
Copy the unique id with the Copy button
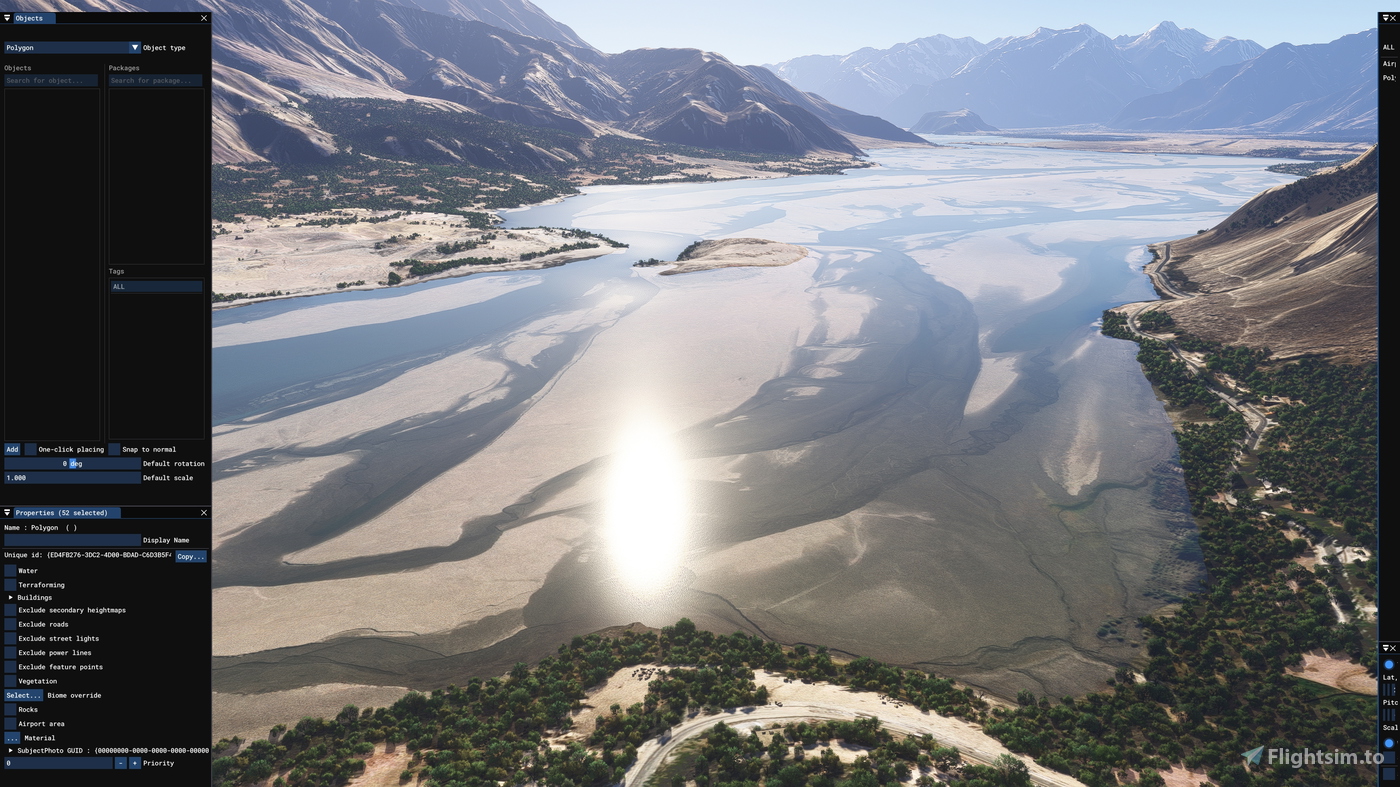point(190,555)
